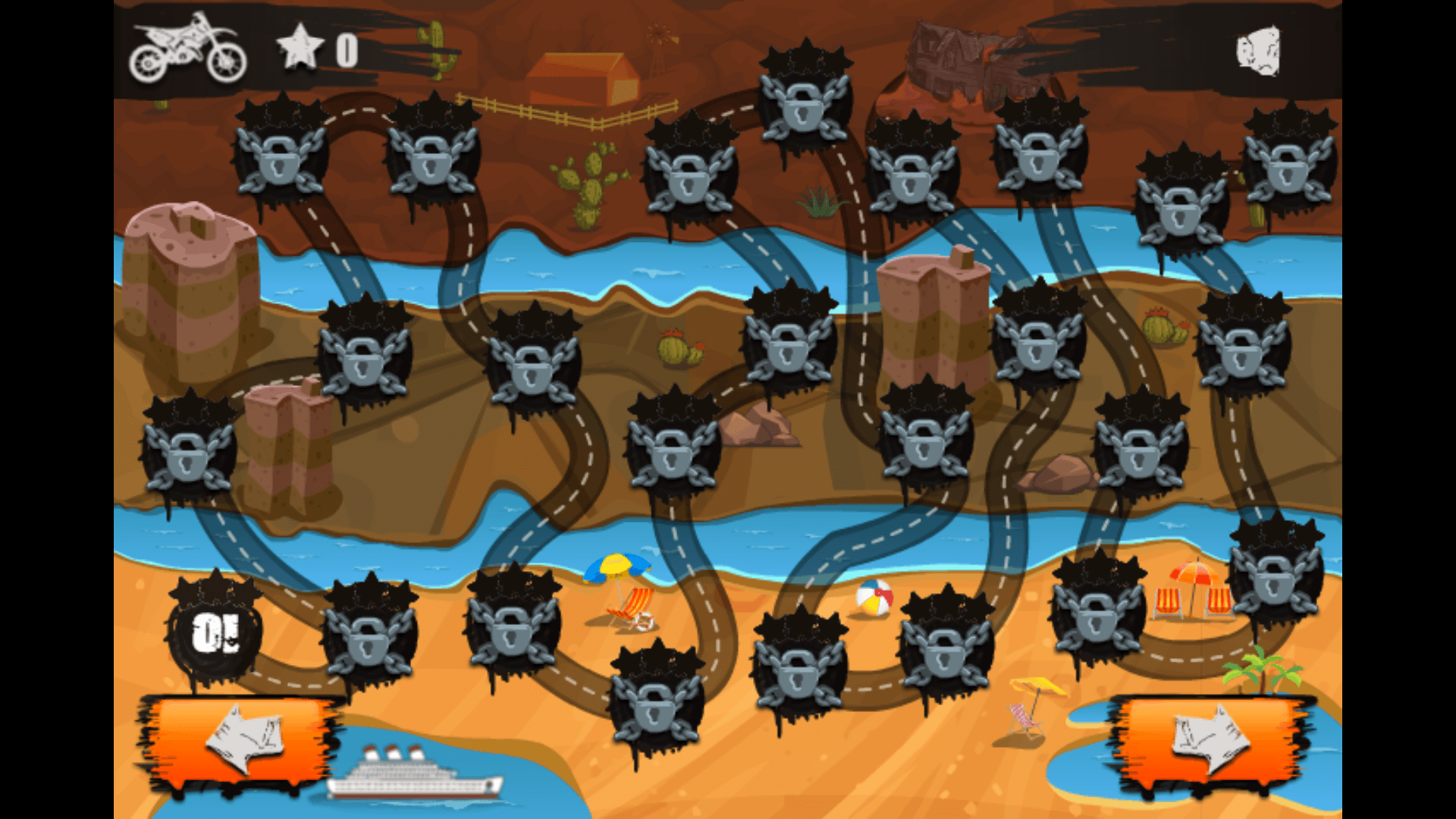Select the locked level near the blue beach umbrella

[512, 637]
